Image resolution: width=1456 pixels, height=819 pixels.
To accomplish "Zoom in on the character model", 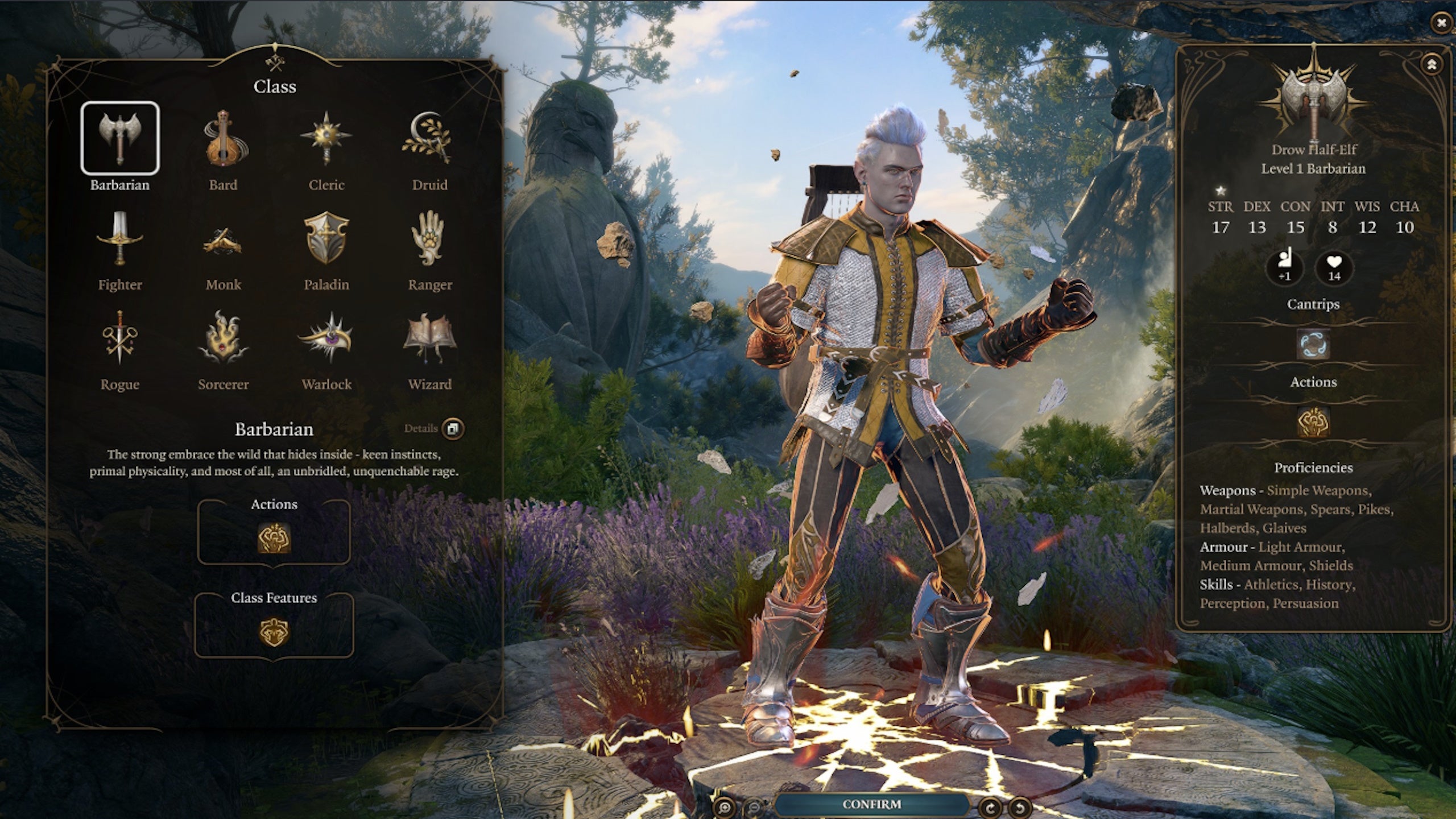I will tap(723, 806).
